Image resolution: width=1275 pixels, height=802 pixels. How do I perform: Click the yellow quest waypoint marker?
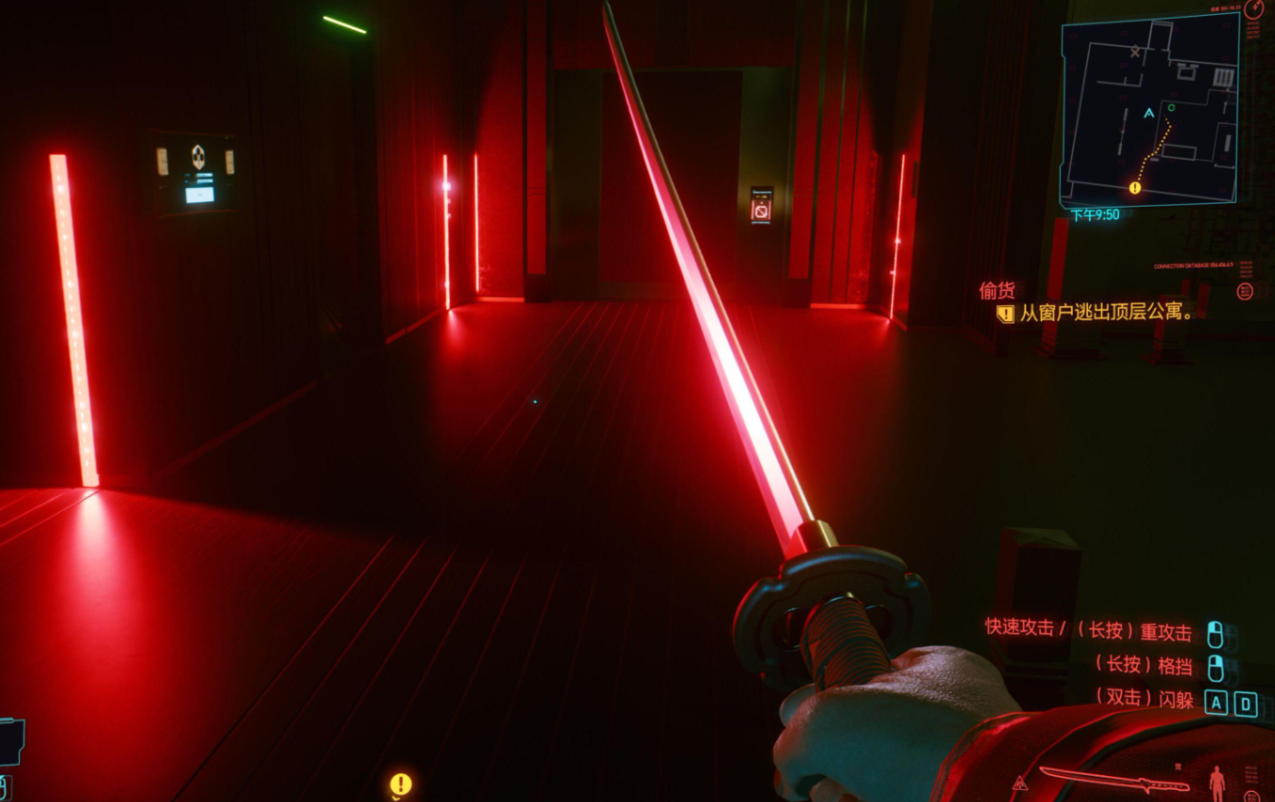[401, 784]
